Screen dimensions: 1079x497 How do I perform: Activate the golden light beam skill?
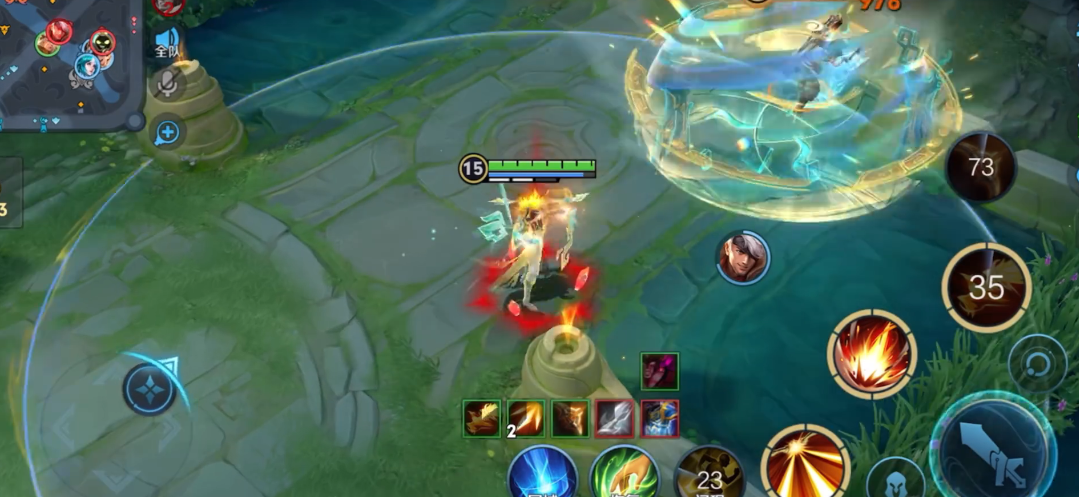pos(805,464)
